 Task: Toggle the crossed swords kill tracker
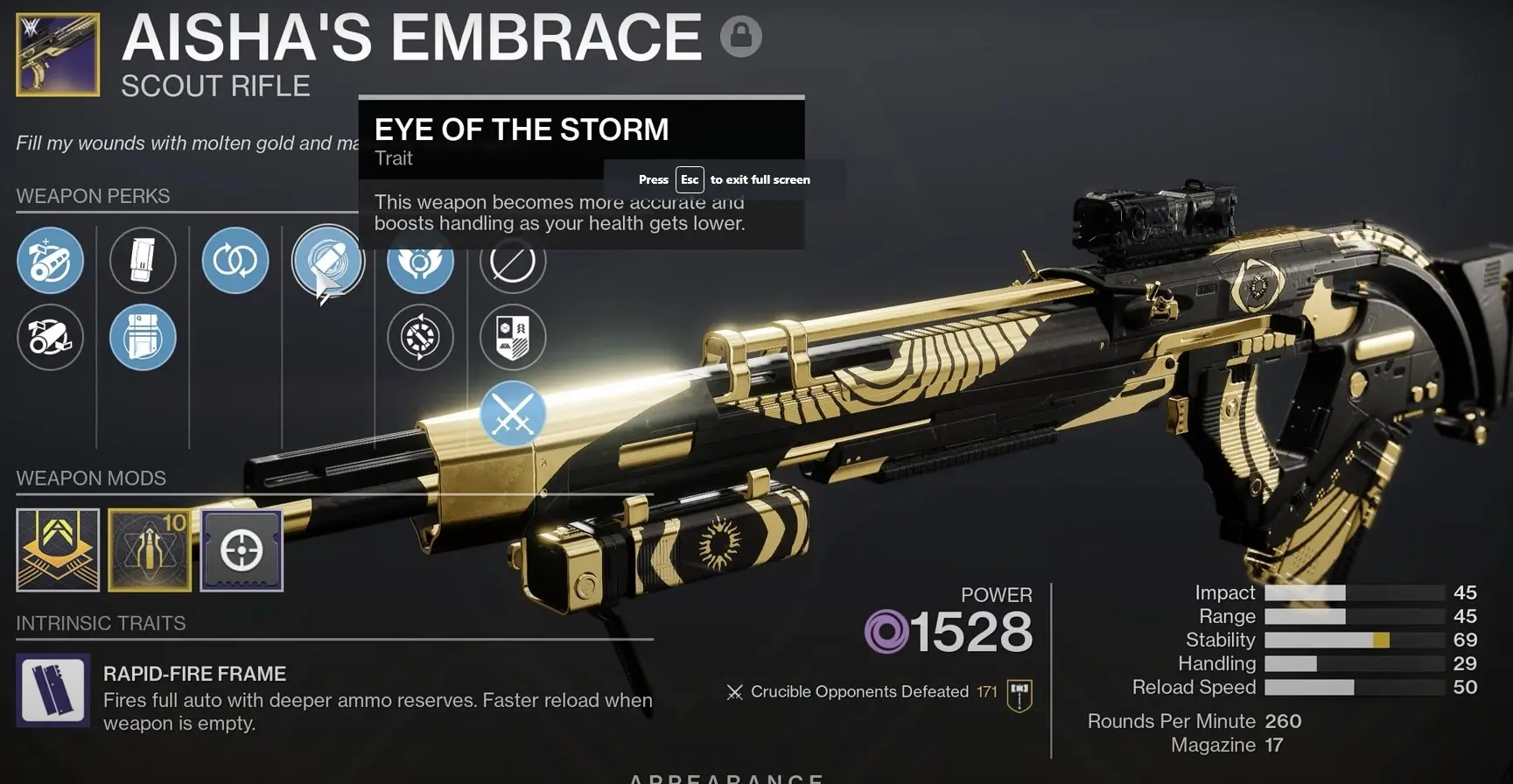click(x=513, y=414)
